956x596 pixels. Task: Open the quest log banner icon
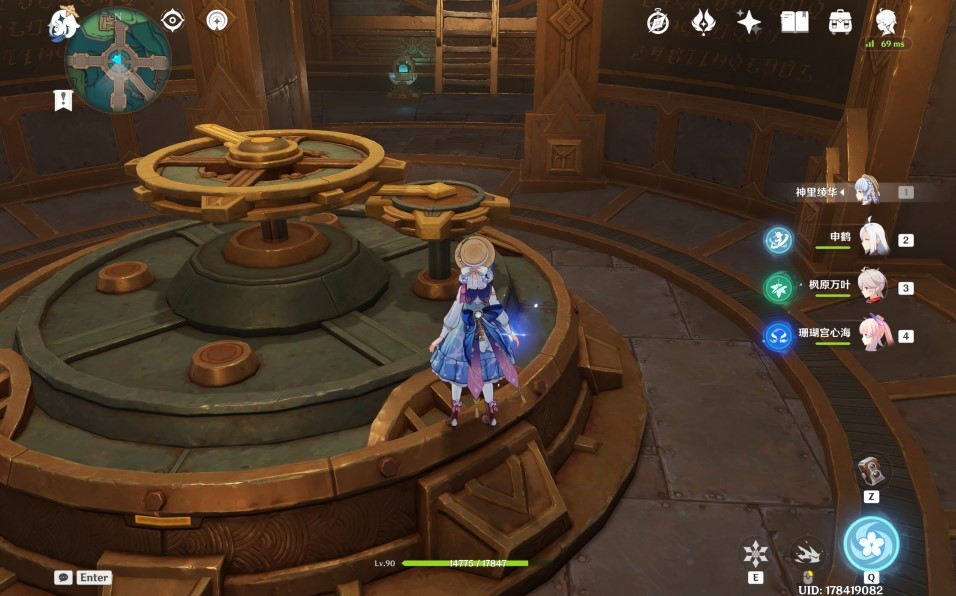pyautogui.click(x=64, y=100)
